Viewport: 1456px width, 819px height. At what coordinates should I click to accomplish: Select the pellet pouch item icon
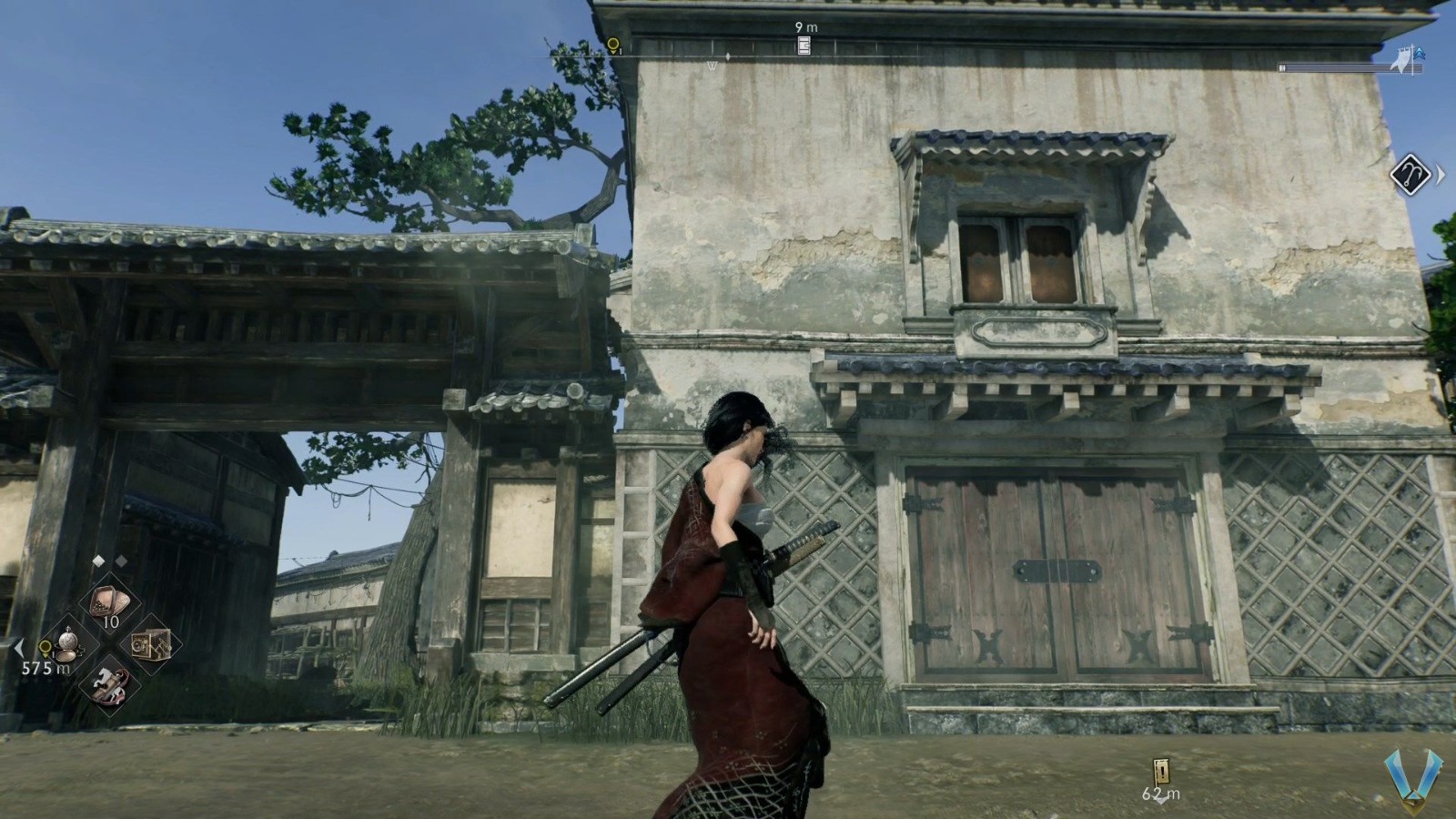[108, 602]
